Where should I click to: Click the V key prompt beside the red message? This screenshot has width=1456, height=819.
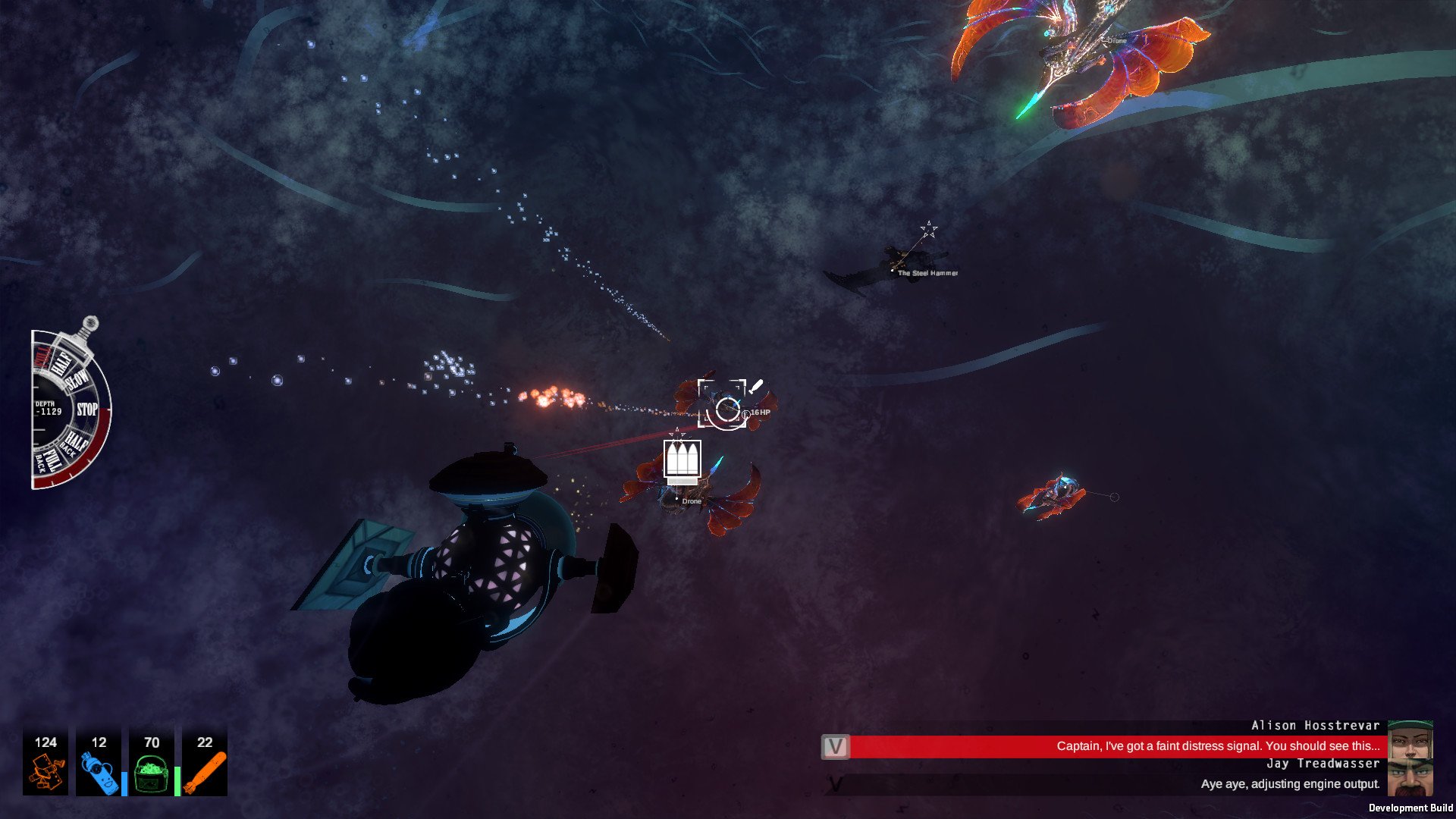[x=836, y=745]
